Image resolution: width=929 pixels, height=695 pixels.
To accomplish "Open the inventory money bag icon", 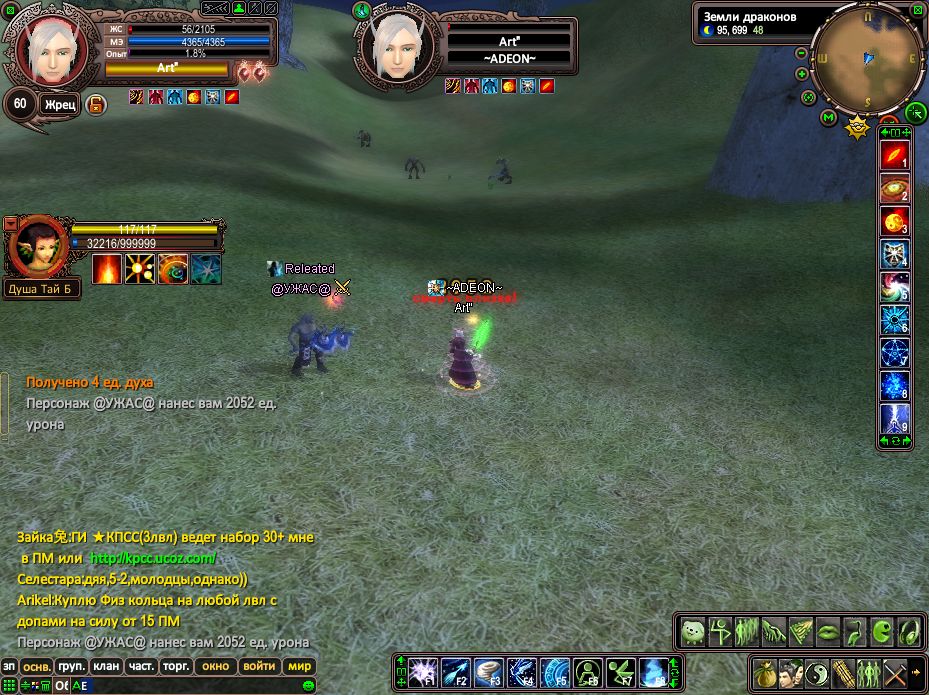I will pos(764,671).
